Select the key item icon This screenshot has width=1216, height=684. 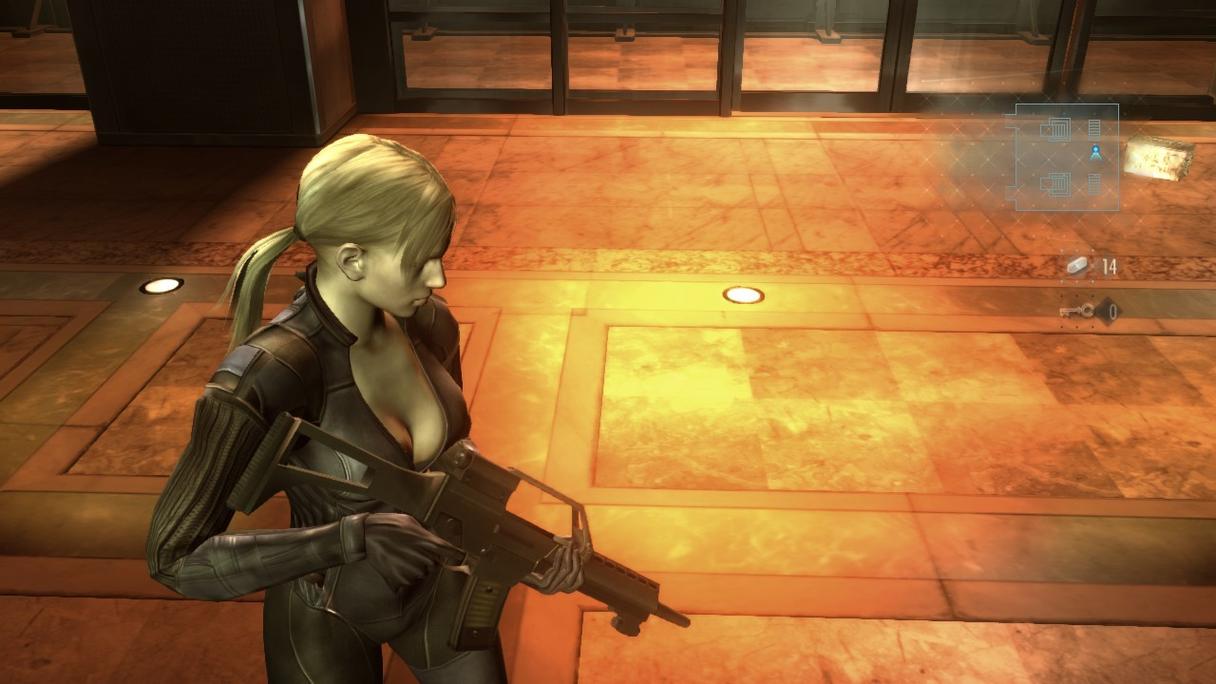tap(1076, 312)
